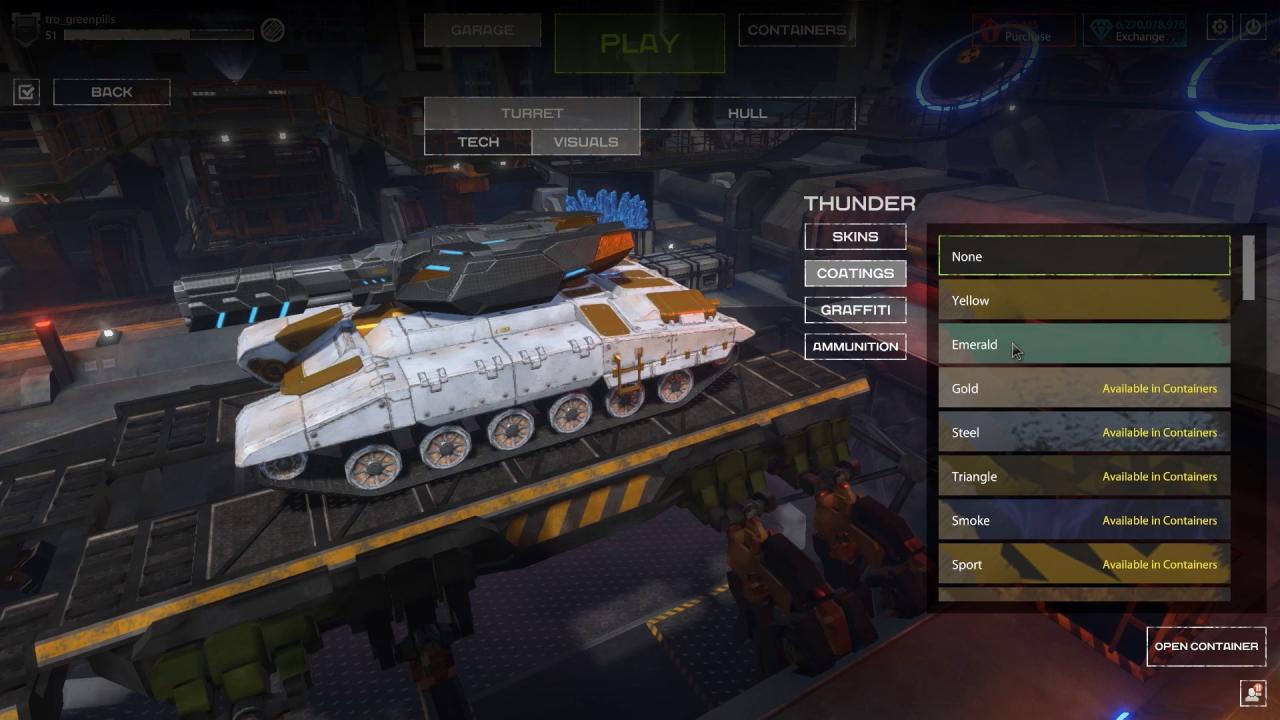The height and width of the screenshot is (720, 1280).
Task: Apply the Emerald coating
Action: [x=1084, y=344]
